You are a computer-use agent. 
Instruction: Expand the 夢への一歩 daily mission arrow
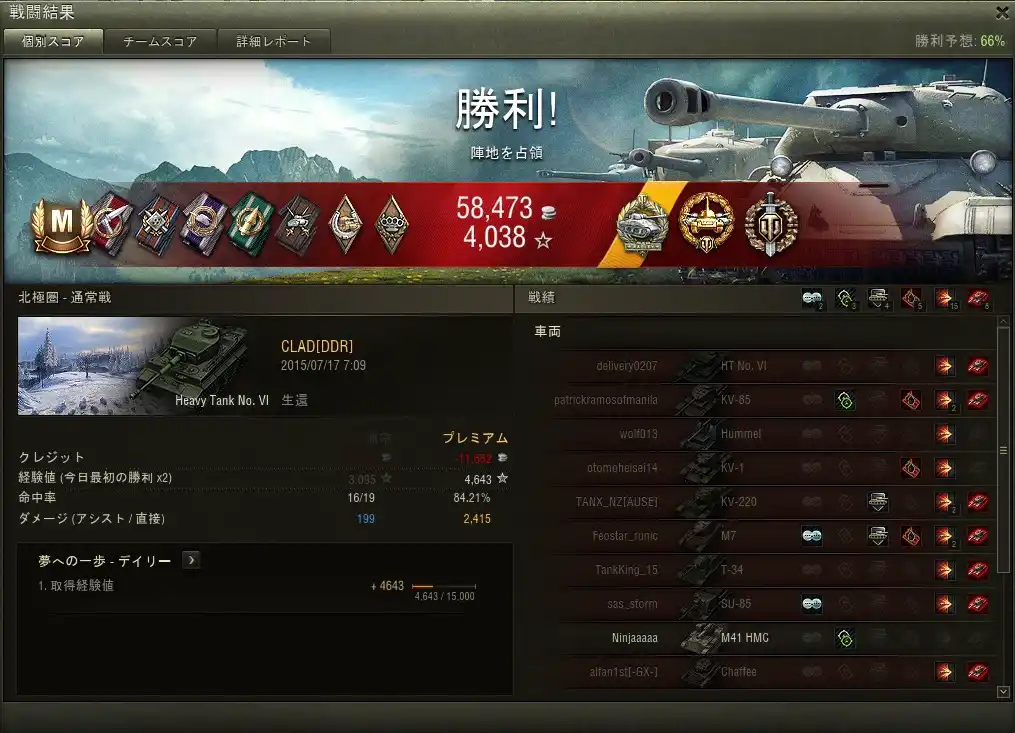191,561
